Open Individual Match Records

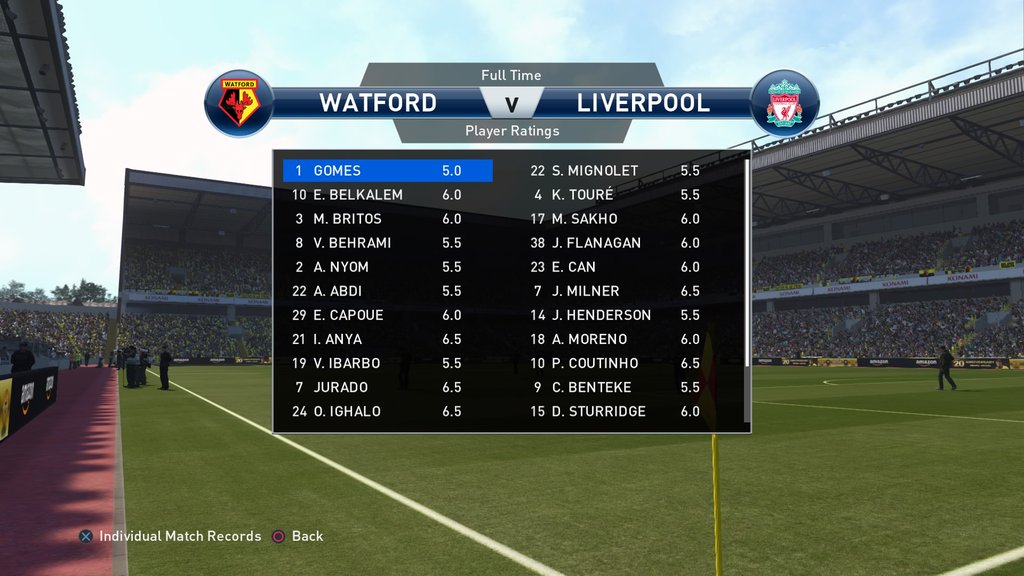pyautogui.click(x=170, y=536)
